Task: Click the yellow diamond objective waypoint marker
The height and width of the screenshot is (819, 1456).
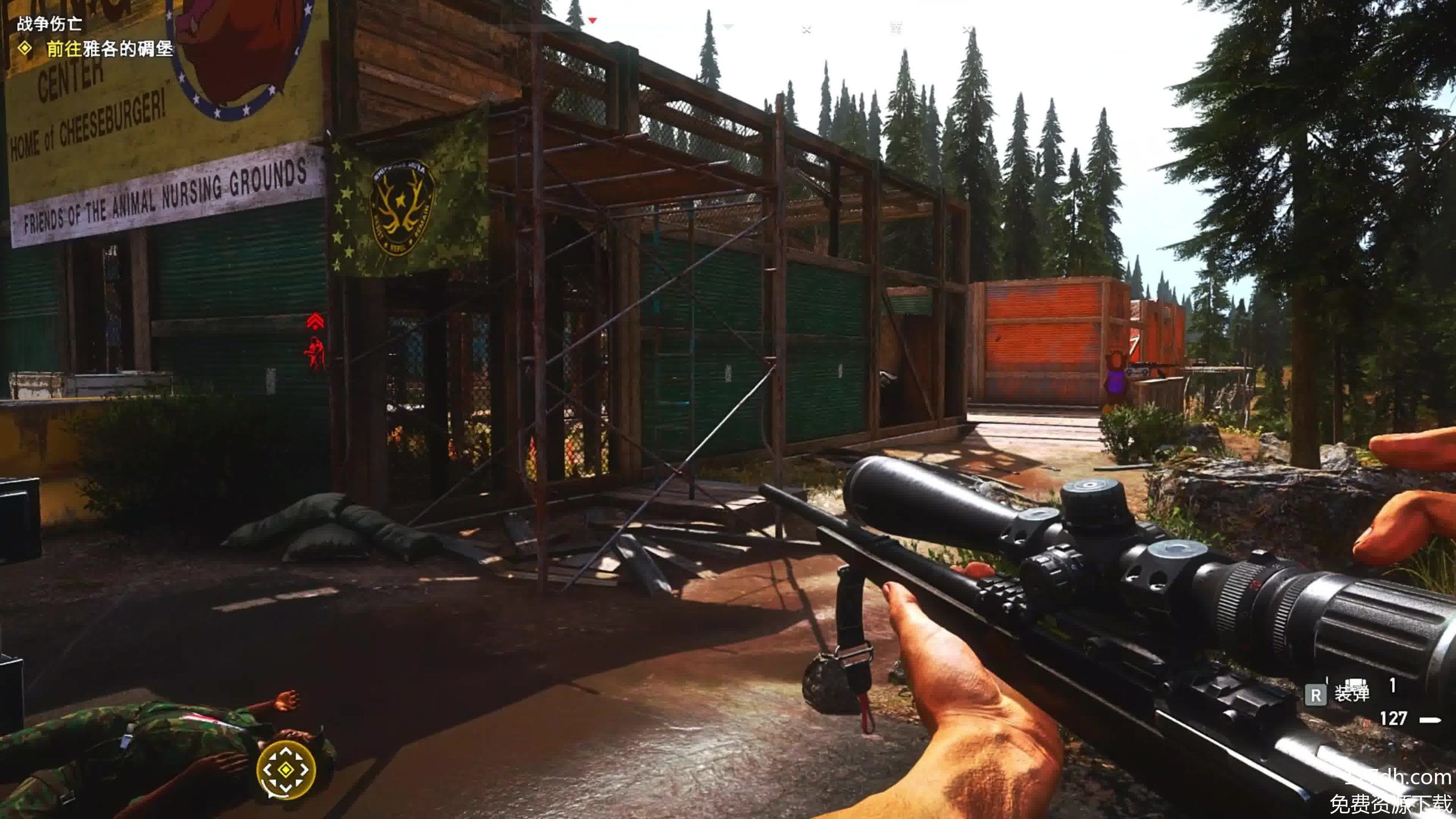Action: pos(286,770)
